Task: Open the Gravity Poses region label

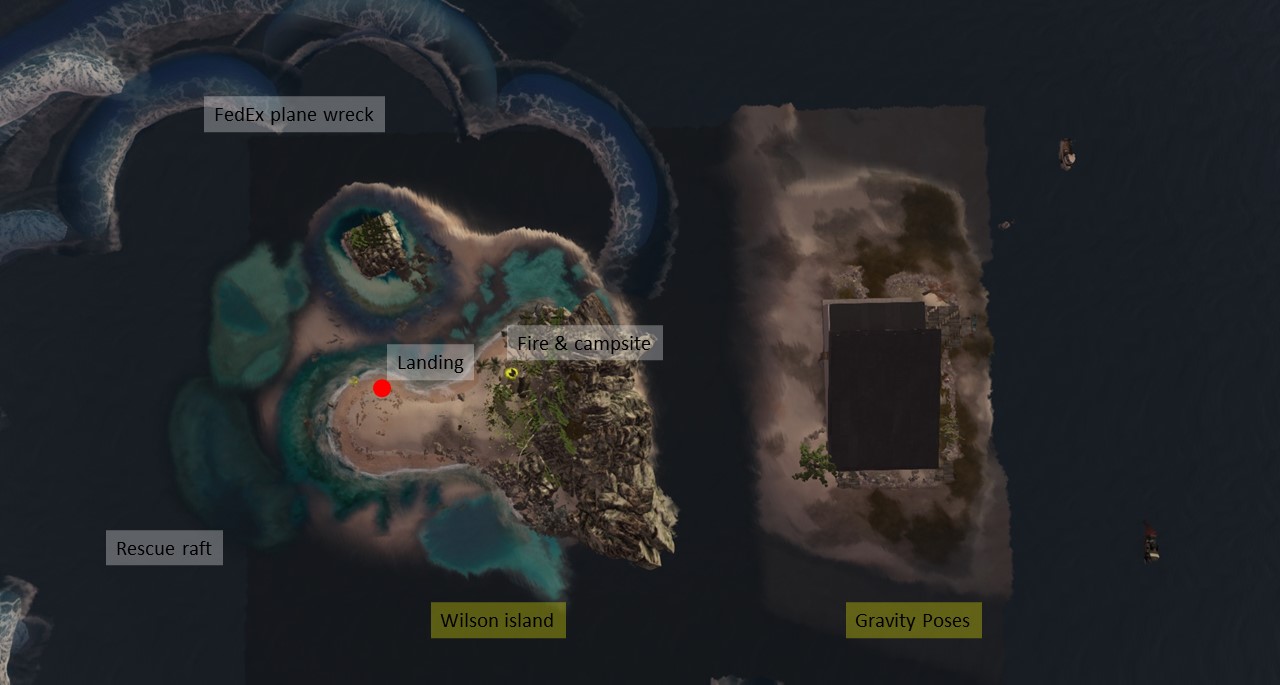Action: [x=912, y=620]
